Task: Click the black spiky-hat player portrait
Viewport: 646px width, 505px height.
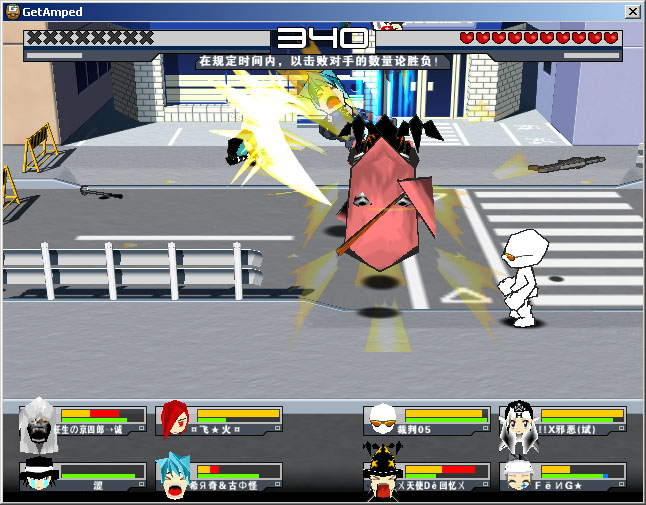Action: click(x=381, y=474)
